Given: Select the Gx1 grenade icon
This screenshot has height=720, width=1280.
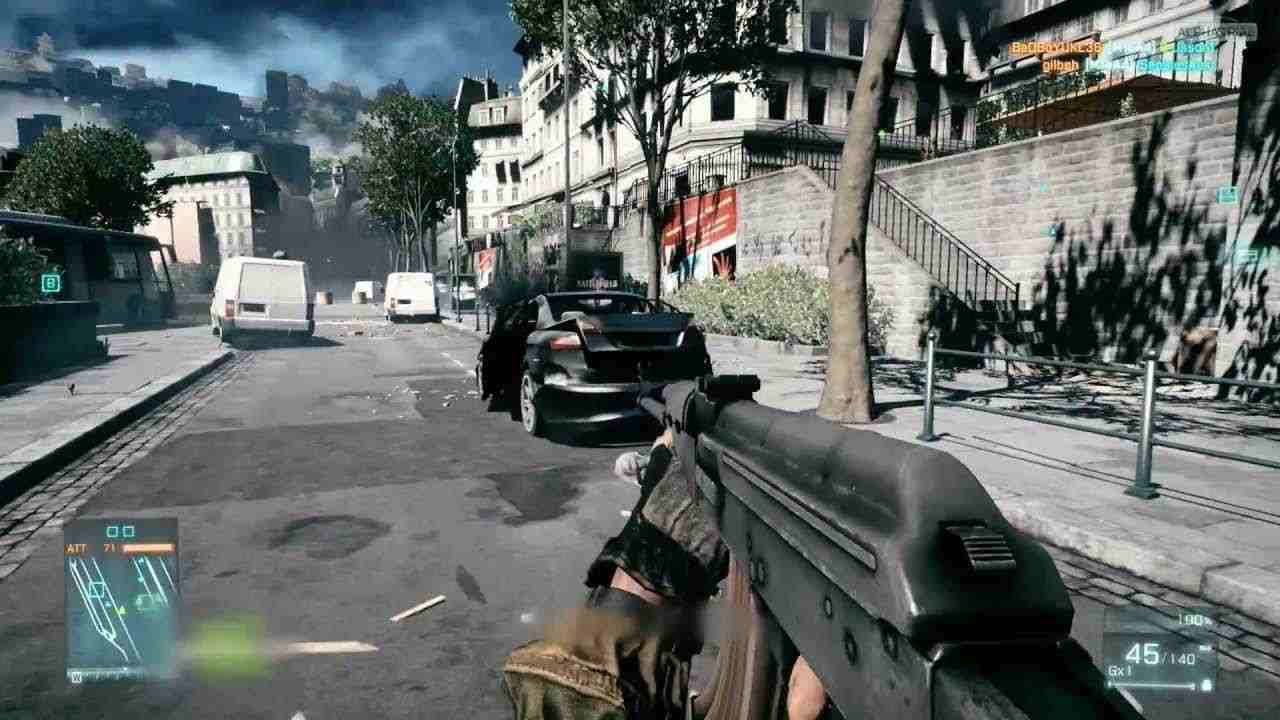Looking at the screenshot, I should click(1119, 670).
